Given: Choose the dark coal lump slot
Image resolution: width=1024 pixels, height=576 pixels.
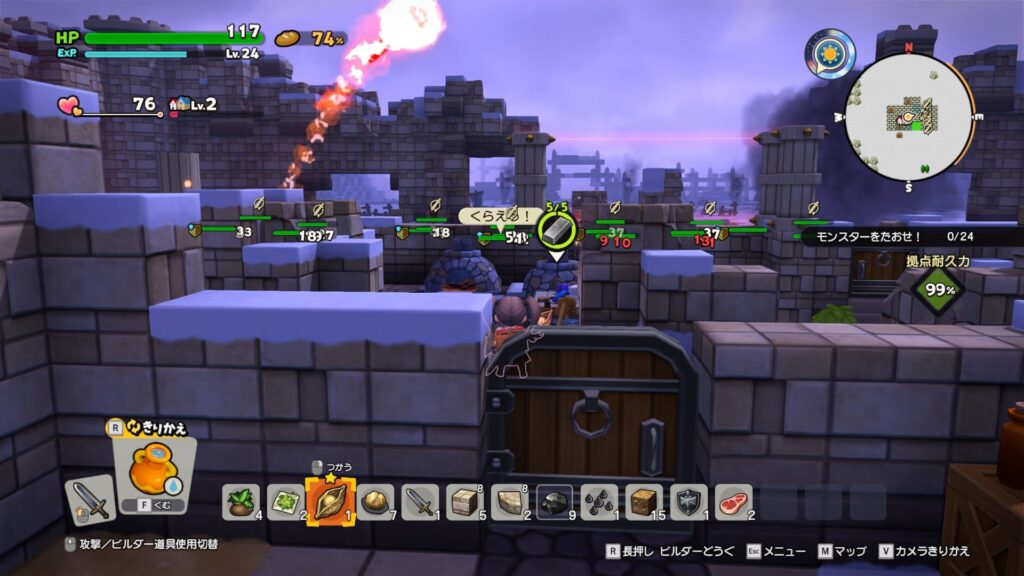Looking at the screenshot, I should point(555,501).
